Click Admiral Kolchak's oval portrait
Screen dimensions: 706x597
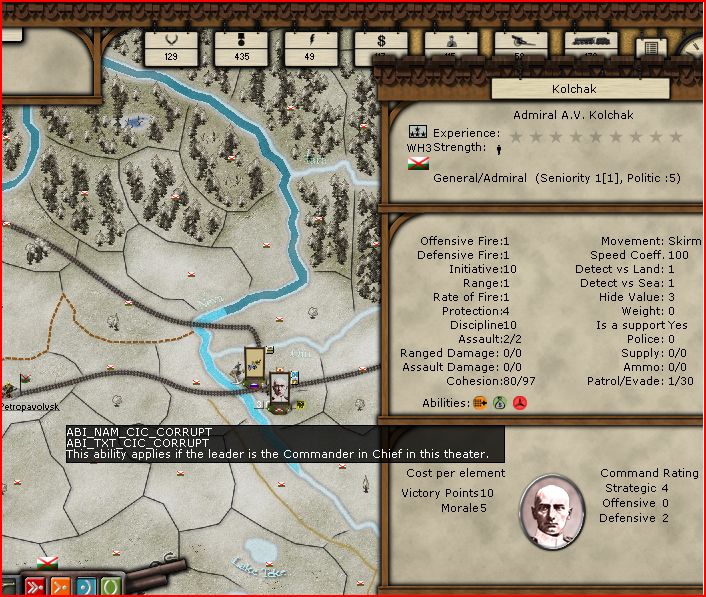point(551,513)
